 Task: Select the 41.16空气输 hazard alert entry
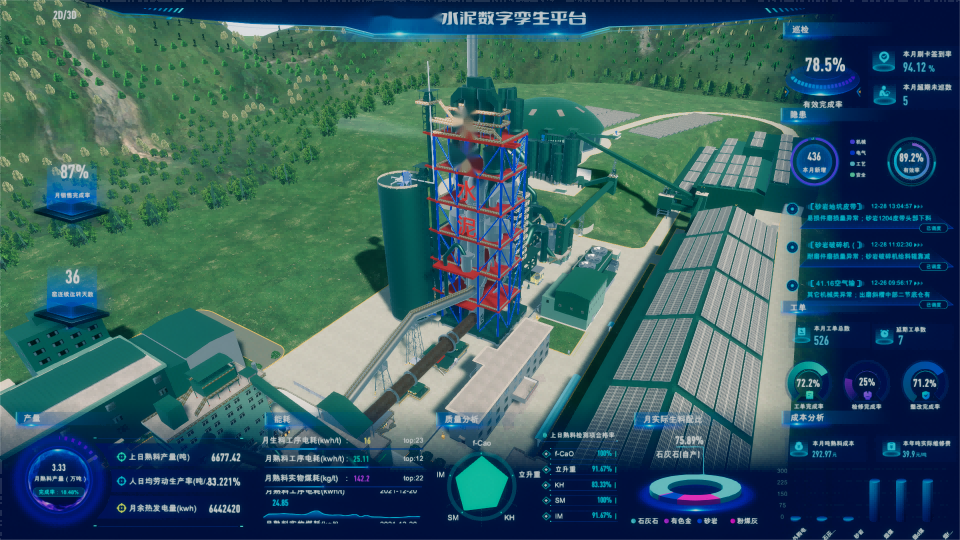[832, 283]
